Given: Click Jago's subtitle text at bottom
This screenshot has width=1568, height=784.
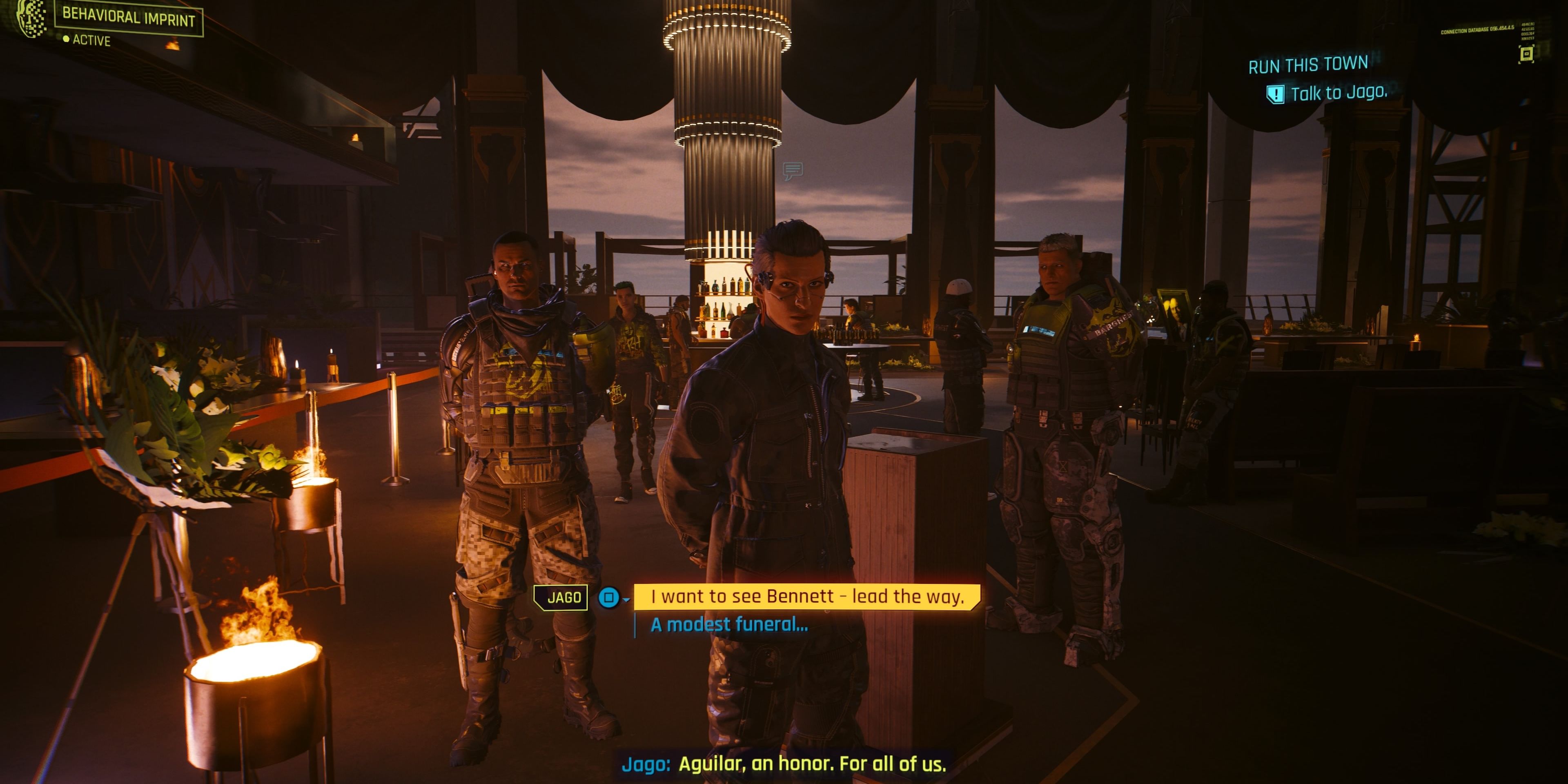Looking at the screenshot, I should (785, 766).
